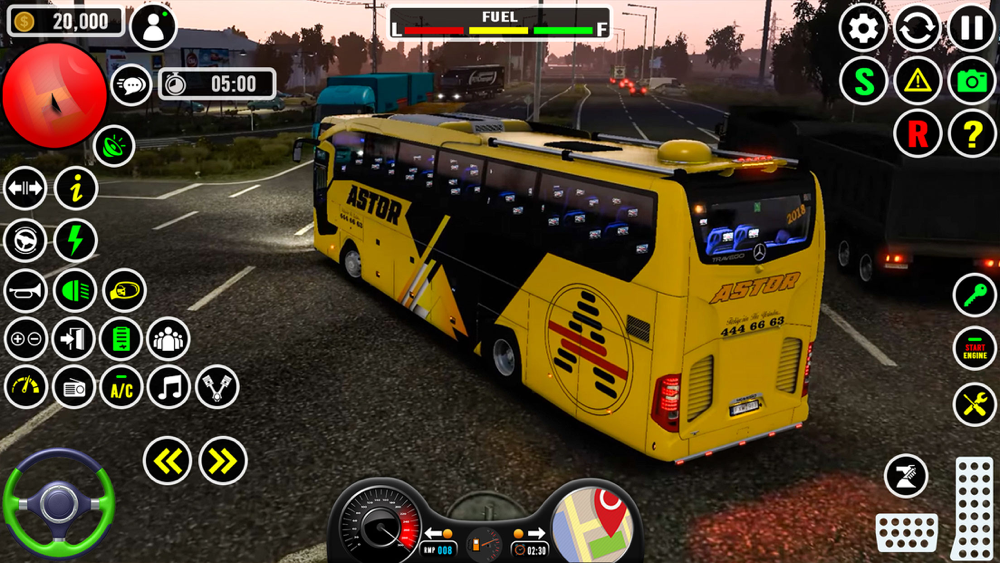Turn the green key ignition icon
The width and height of the screenshot is (1000, 563).
tap(974, 294)
